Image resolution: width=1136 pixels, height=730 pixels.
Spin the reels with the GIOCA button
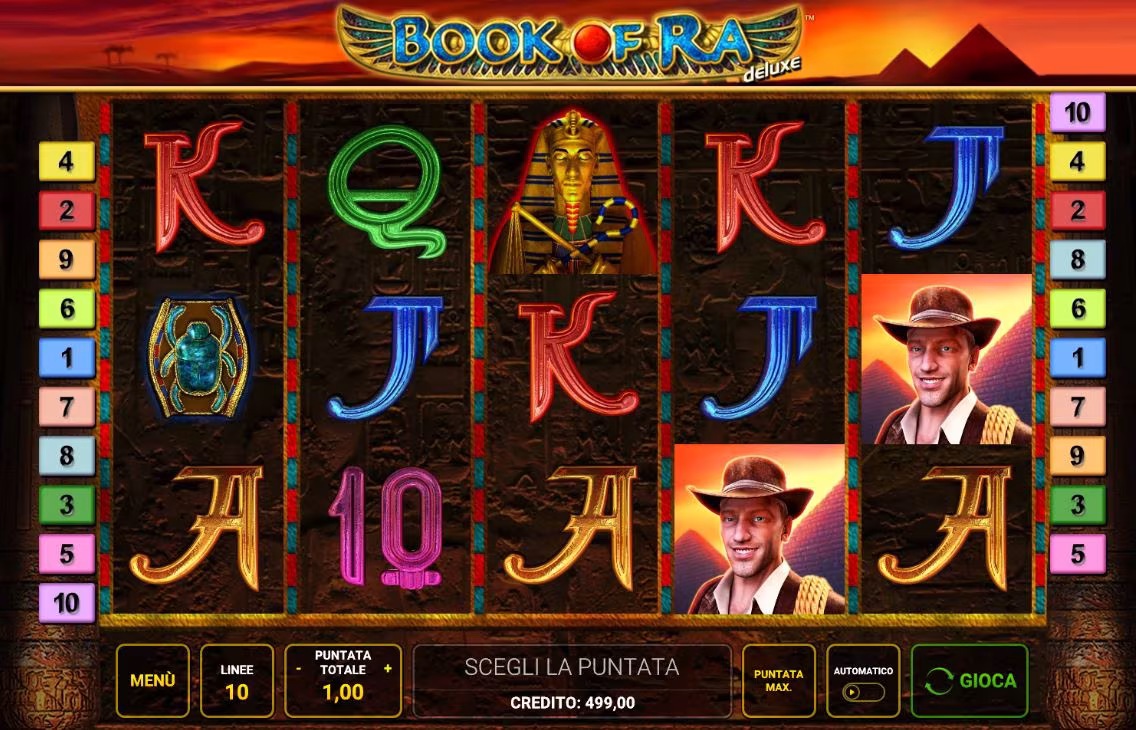point(969,680)
